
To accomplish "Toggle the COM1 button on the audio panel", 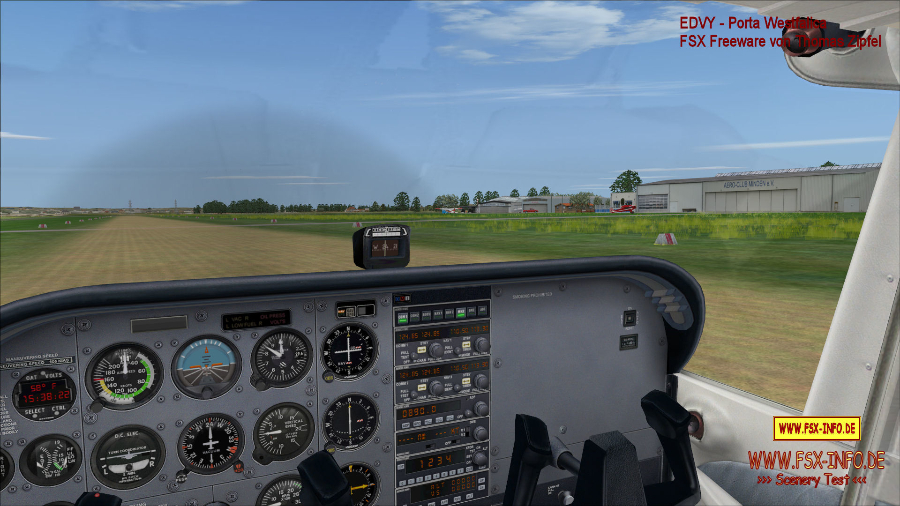I will pos(402,316).
